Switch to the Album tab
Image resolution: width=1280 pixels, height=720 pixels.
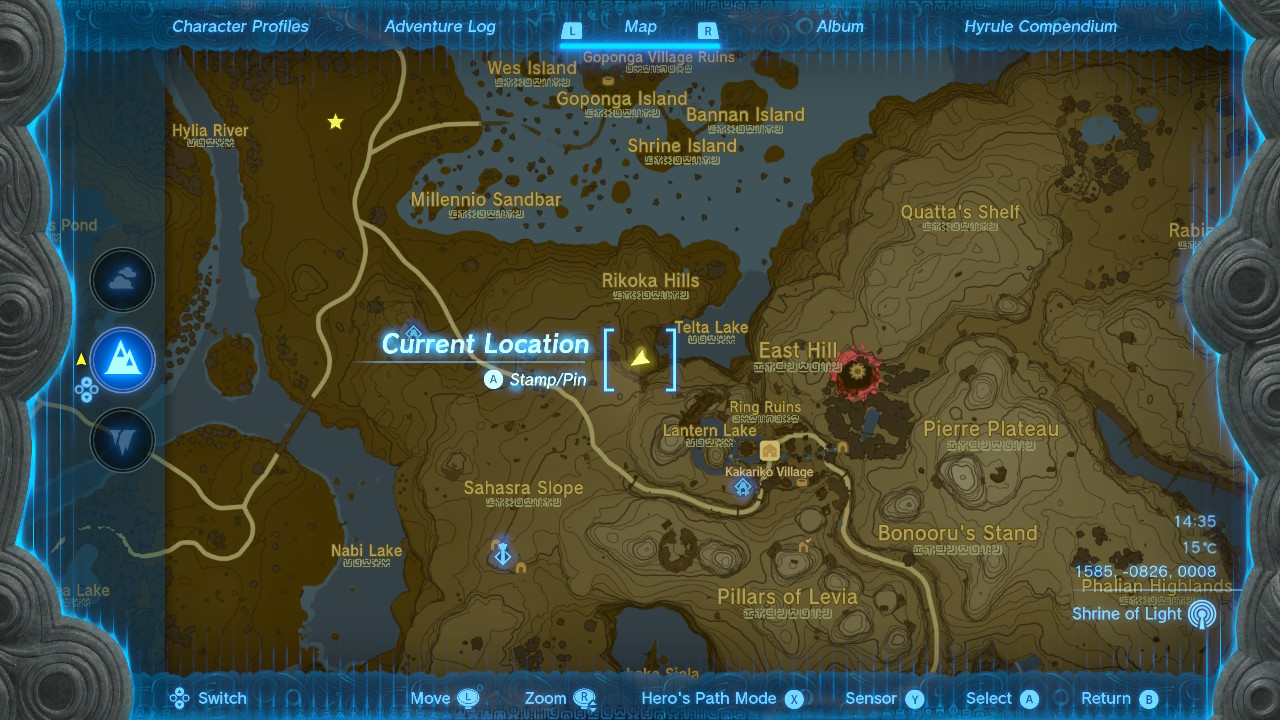(839, 26)
